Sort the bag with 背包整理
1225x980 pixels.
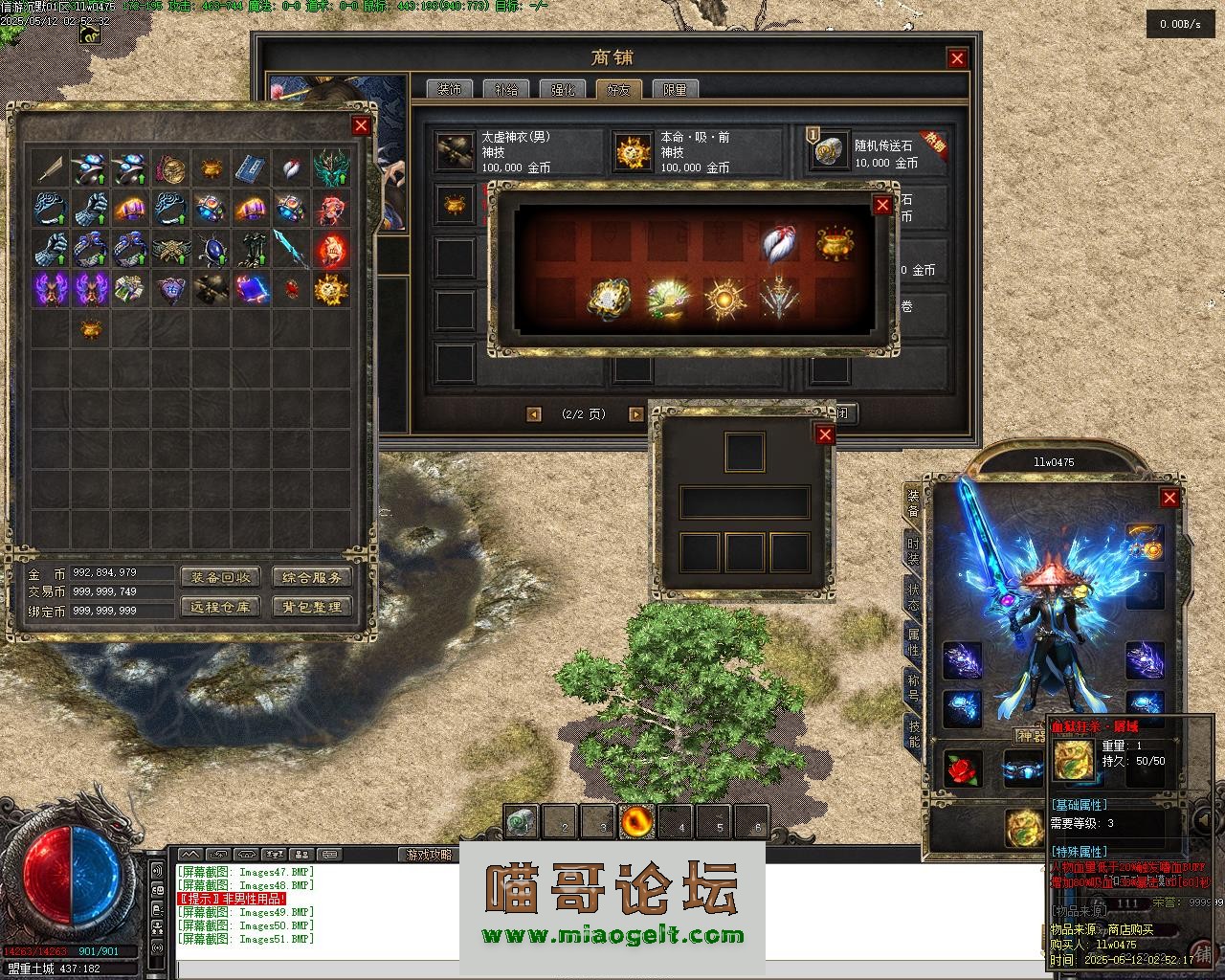(x=312, y=607)
